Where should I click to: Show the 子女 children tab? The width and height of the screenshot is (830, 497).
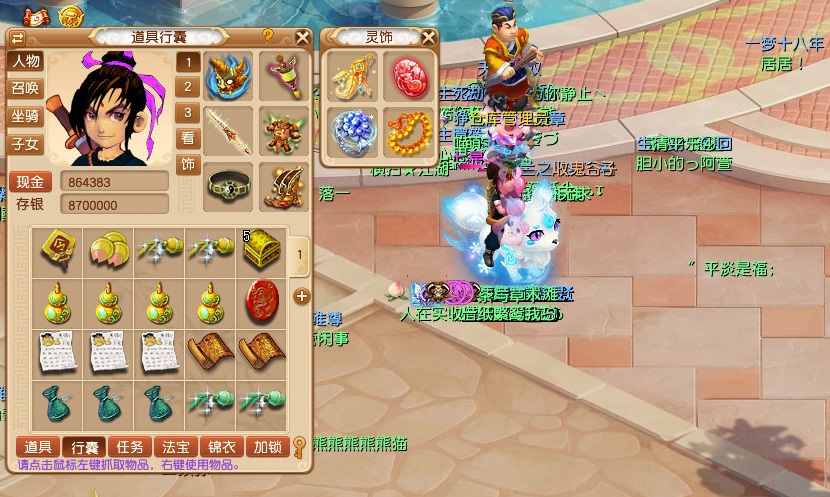point(25,144)
